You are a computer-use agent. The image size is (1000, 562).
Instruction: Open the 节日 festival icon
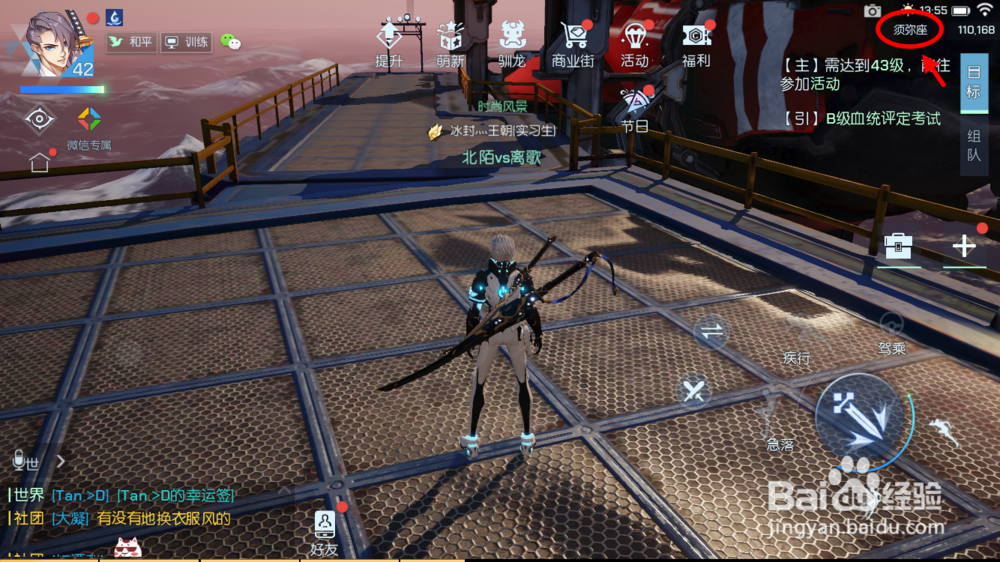pyautogui.click(x=634, y=108)
